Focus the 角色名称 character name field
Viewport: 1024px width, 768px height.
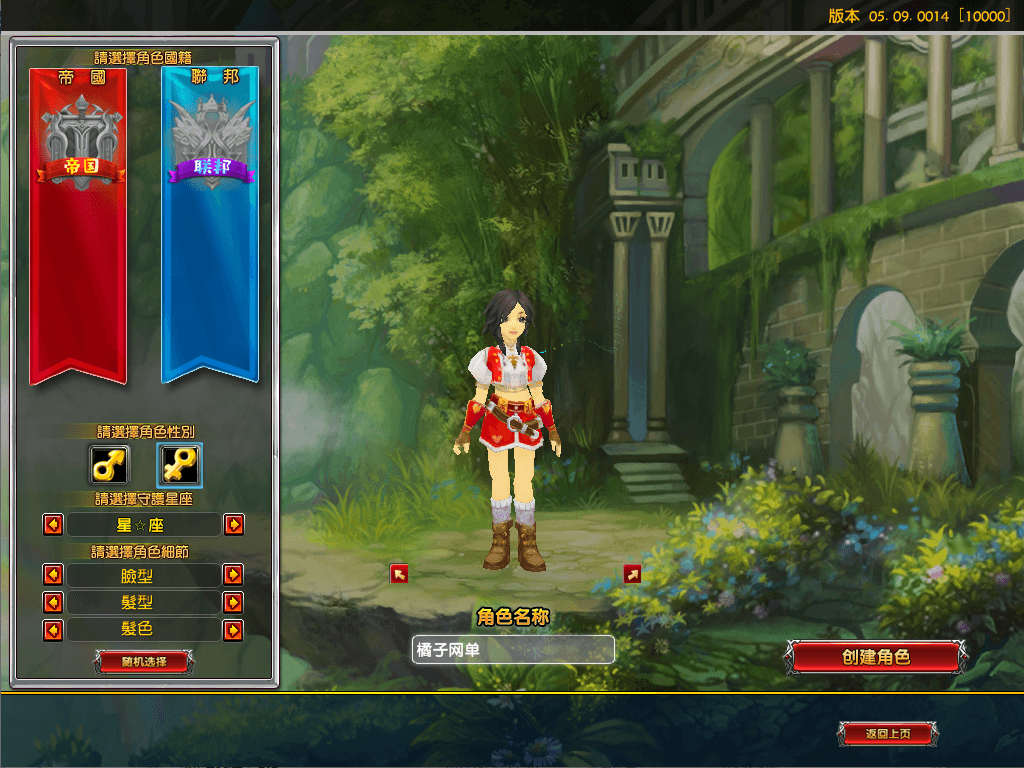tap(513, 649)
